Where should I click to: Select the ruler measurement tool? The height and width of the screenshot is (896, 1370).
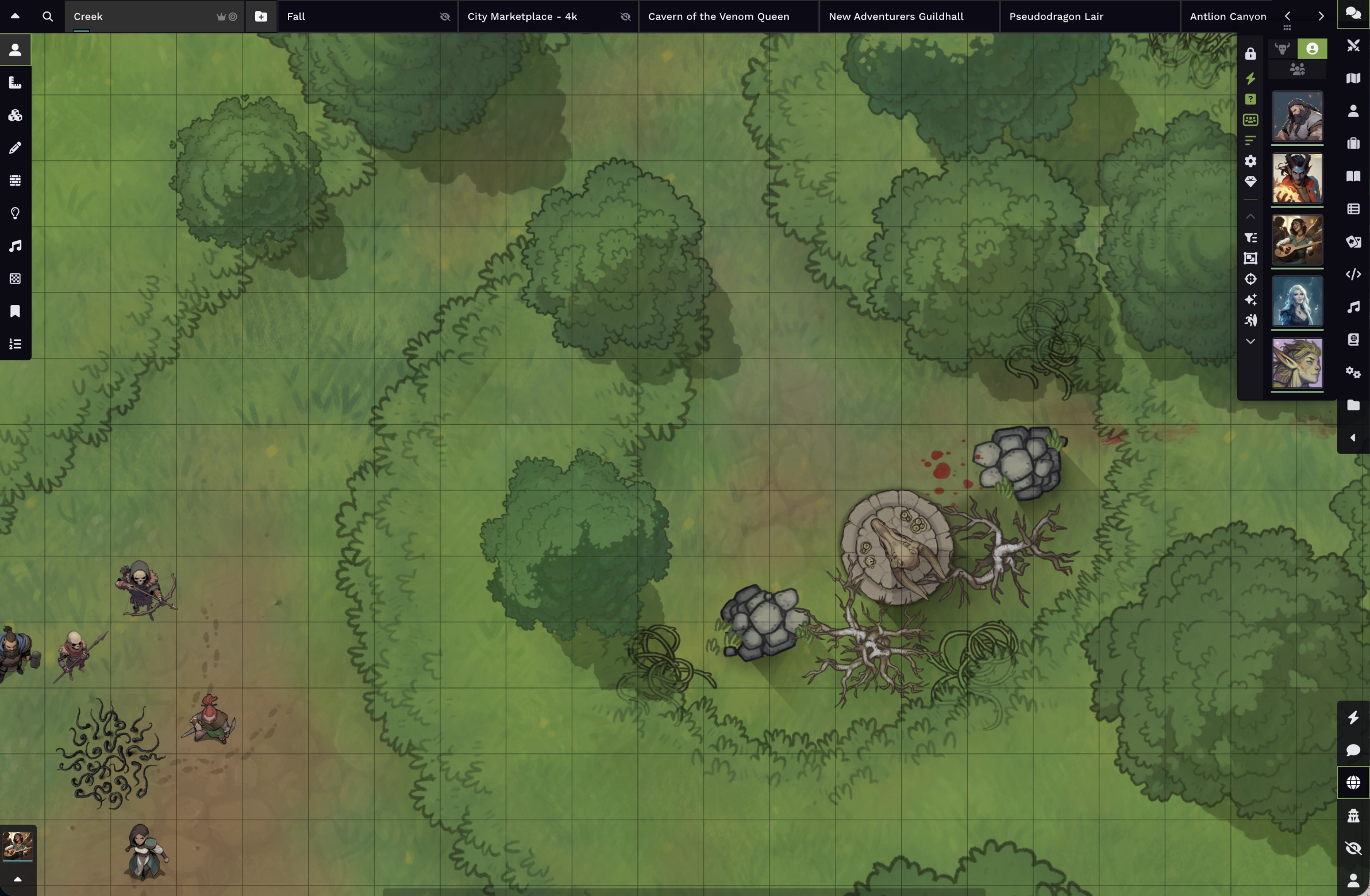16,83
